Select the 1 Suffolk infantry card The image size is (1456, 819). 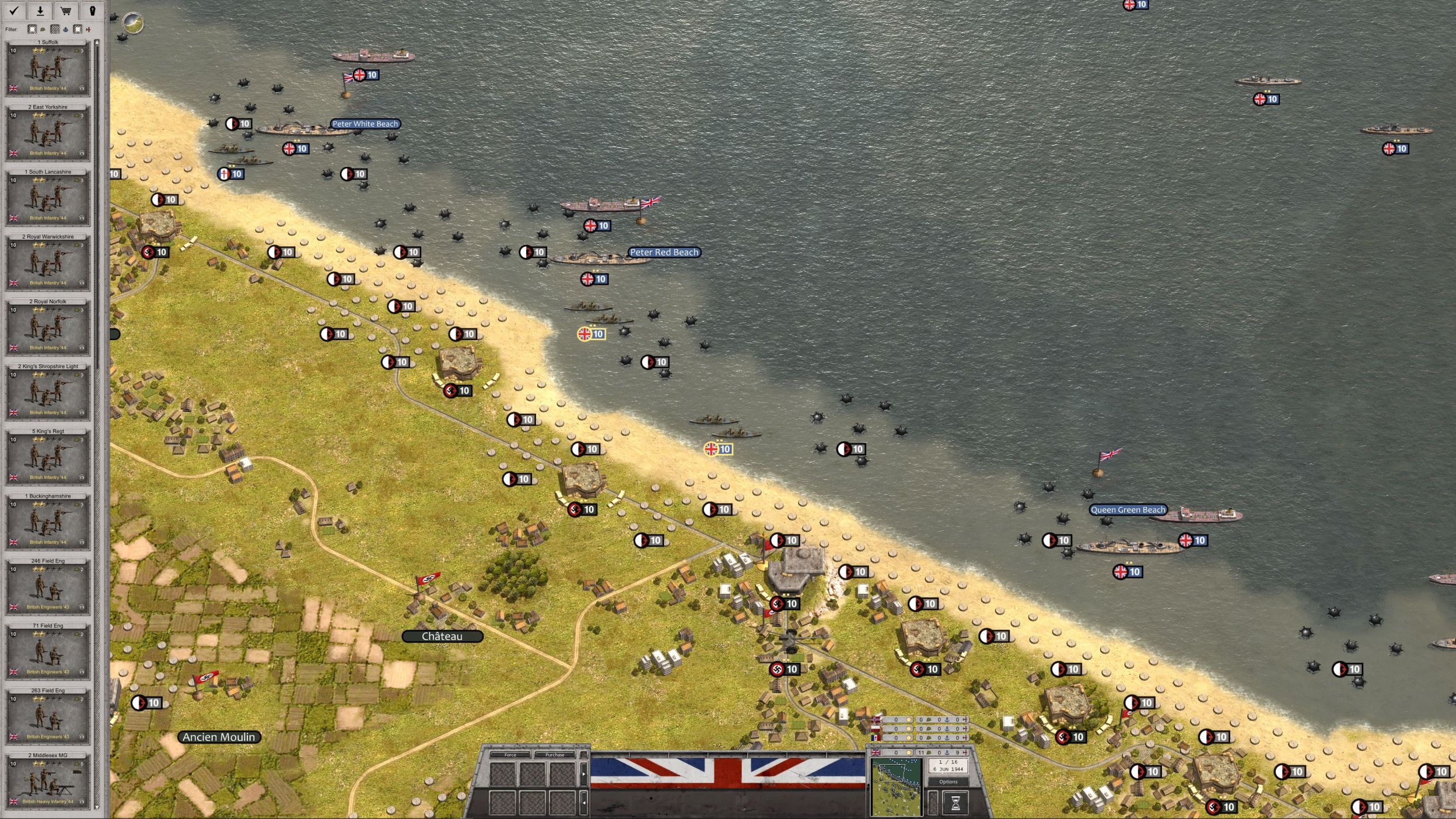(48, 68)
